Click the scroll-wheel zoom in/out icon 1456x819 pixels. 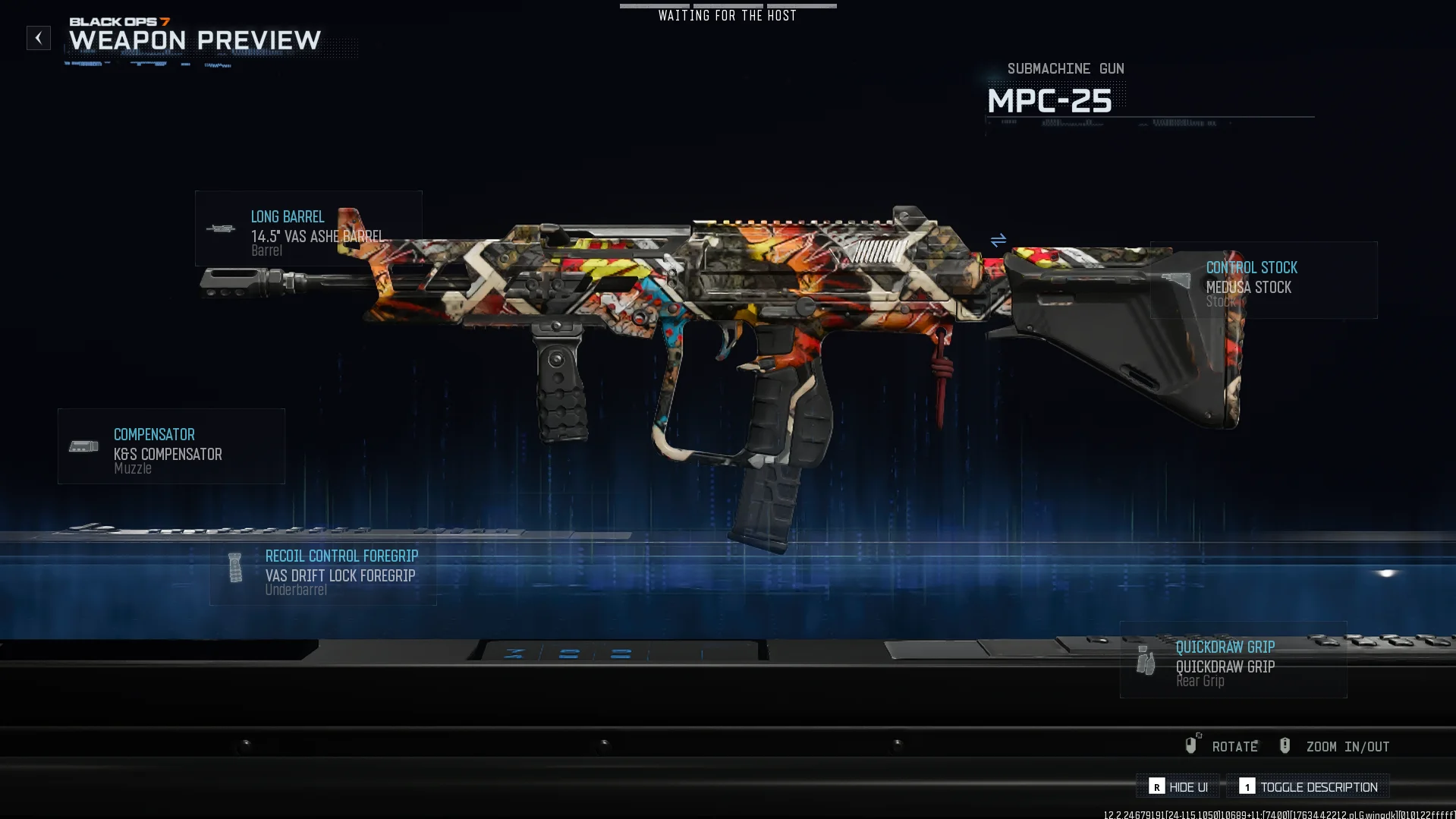(x=1285, y=745)
